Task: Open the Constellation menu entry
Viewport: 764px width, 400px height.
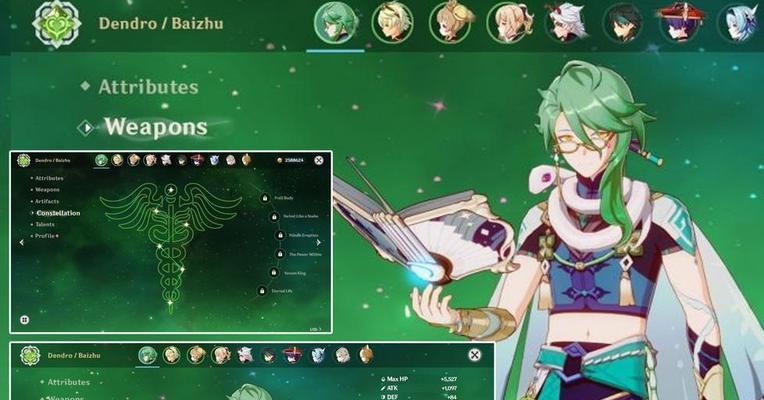Action: click(58, 213)
